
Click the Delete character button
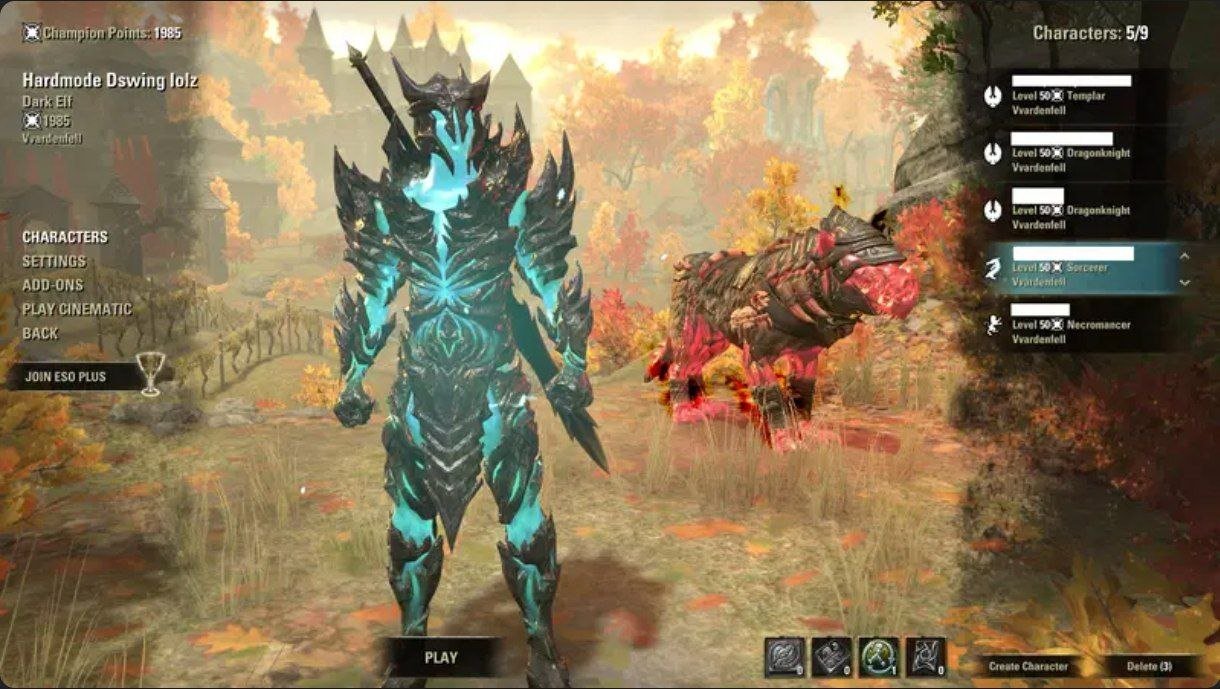click(1149, 666)
